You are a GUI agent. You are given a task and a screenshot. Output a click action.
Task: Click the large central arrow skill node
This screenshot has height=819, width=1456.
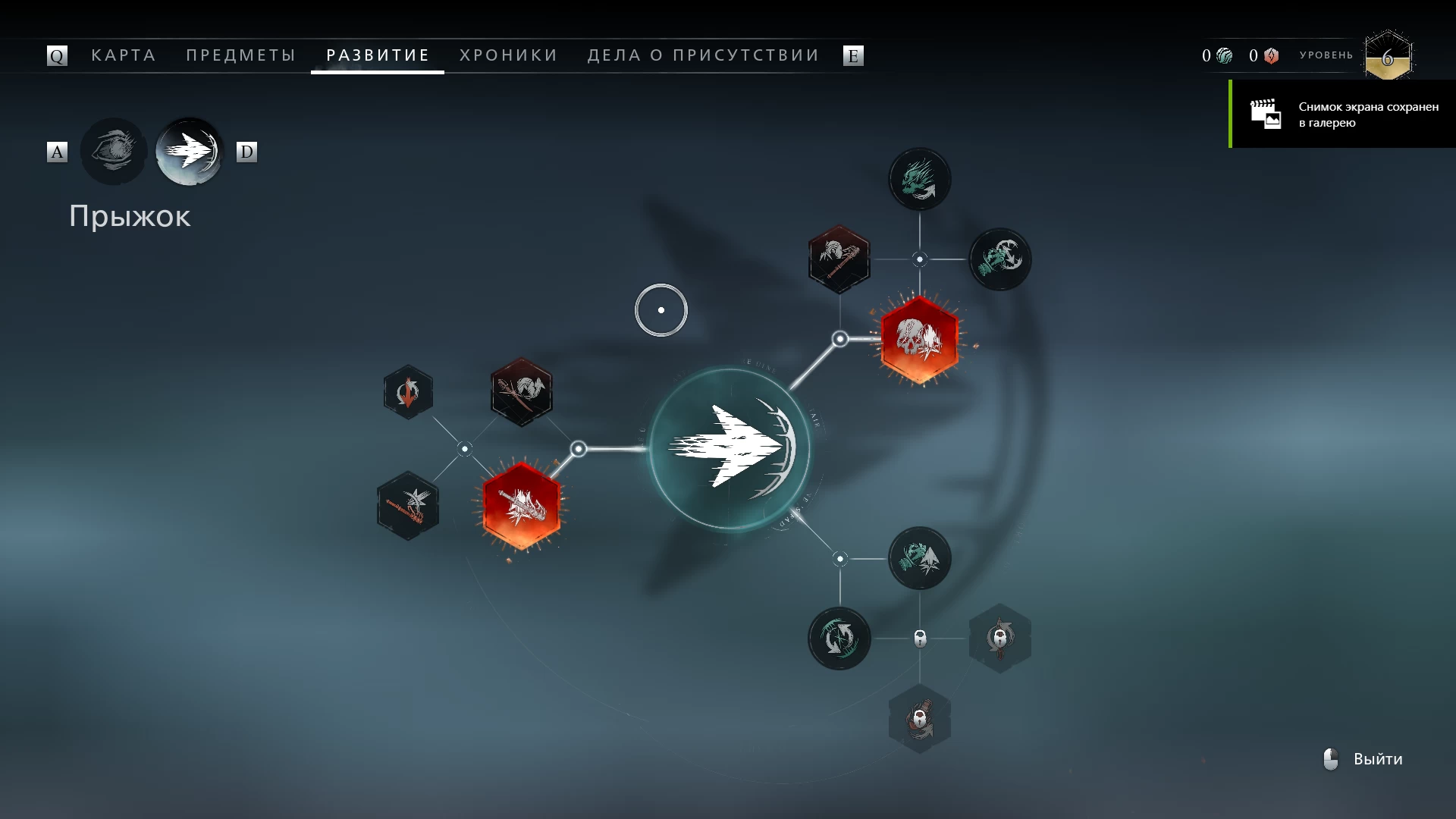(x=730, y=448)
